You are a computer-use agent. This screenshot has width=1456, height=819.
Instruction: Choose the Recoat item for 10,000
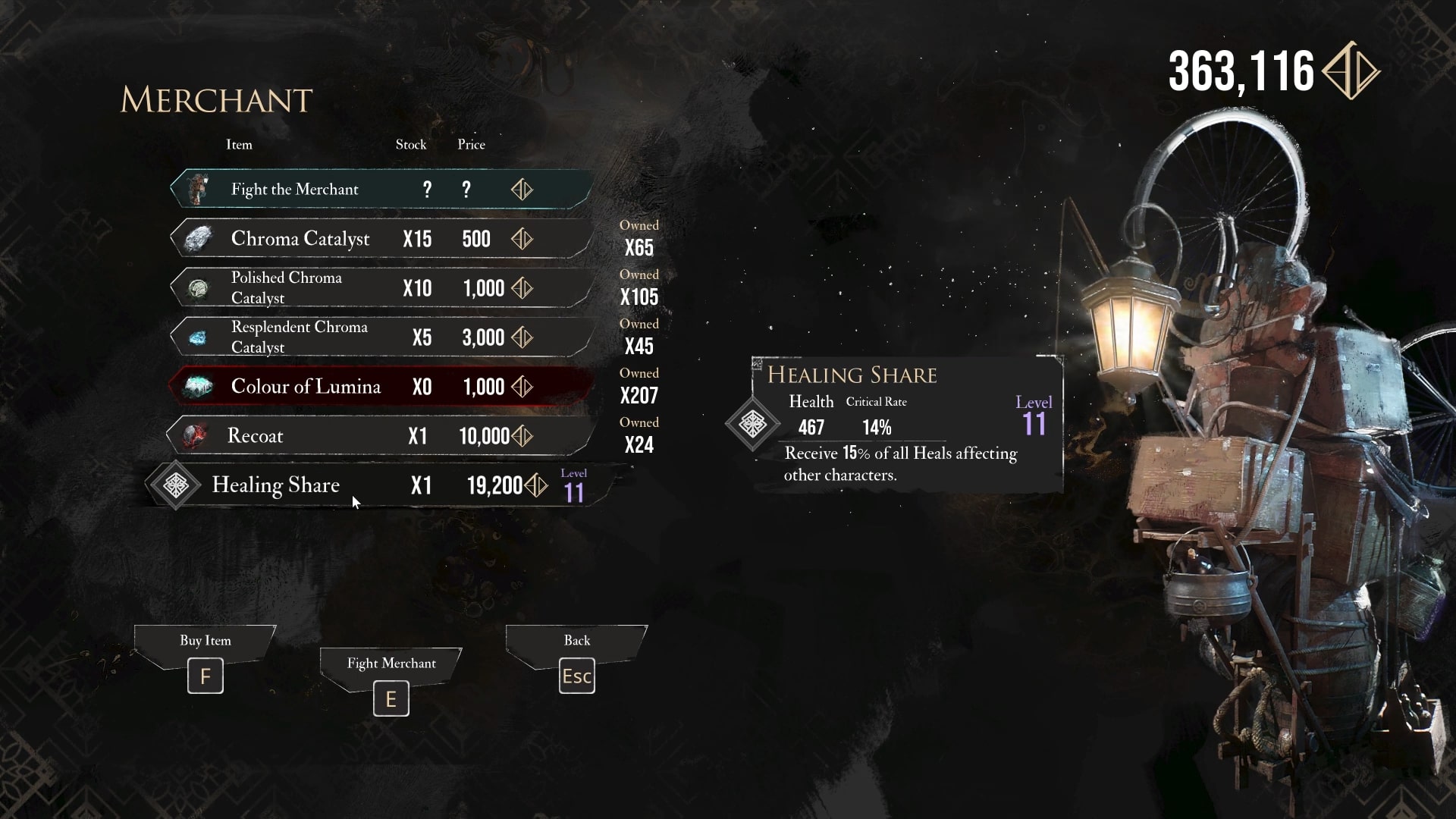click(379, 436)
